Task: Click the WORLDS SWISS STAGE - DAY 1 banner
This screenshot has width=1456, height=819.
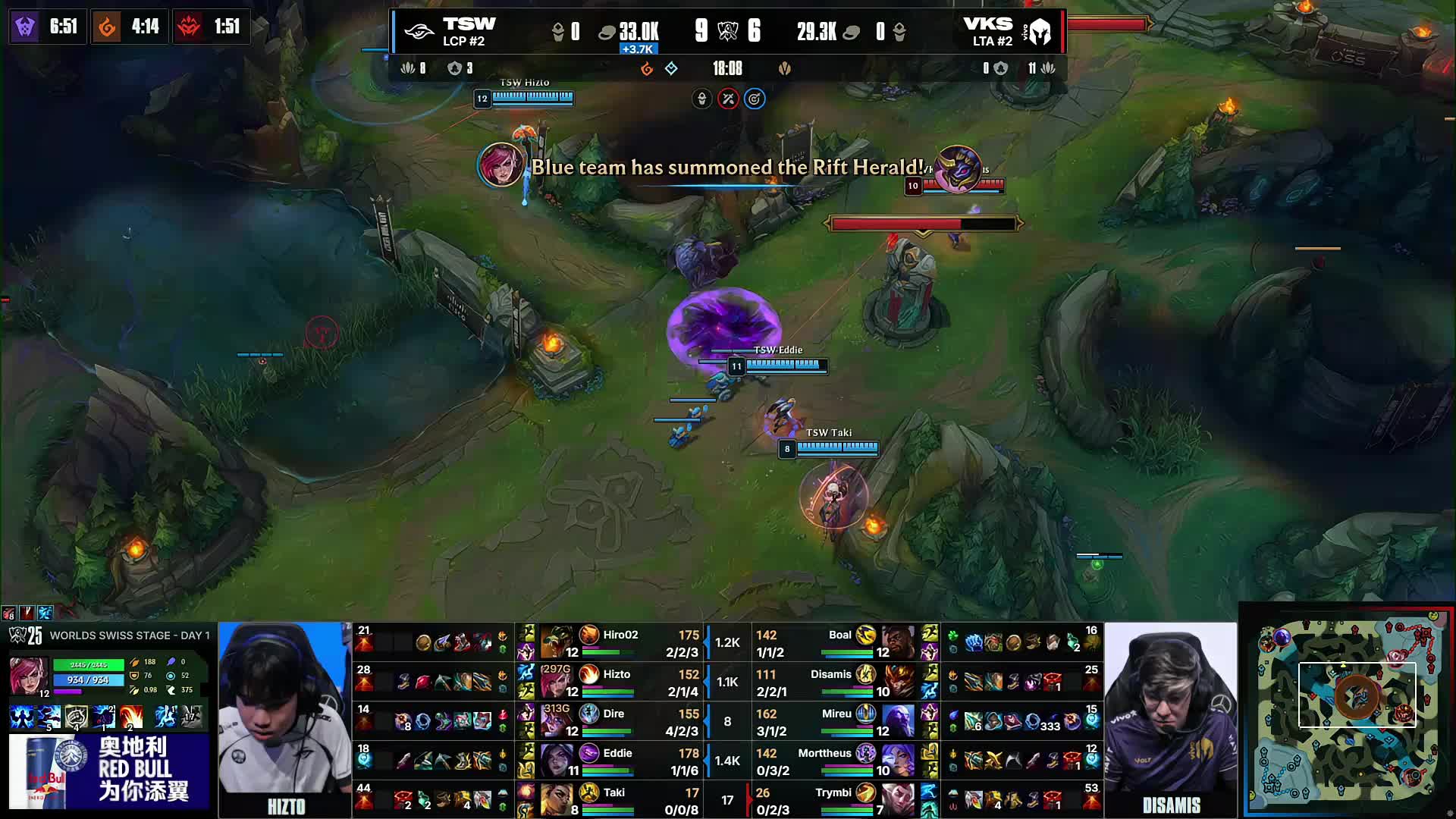Action: 129,635
